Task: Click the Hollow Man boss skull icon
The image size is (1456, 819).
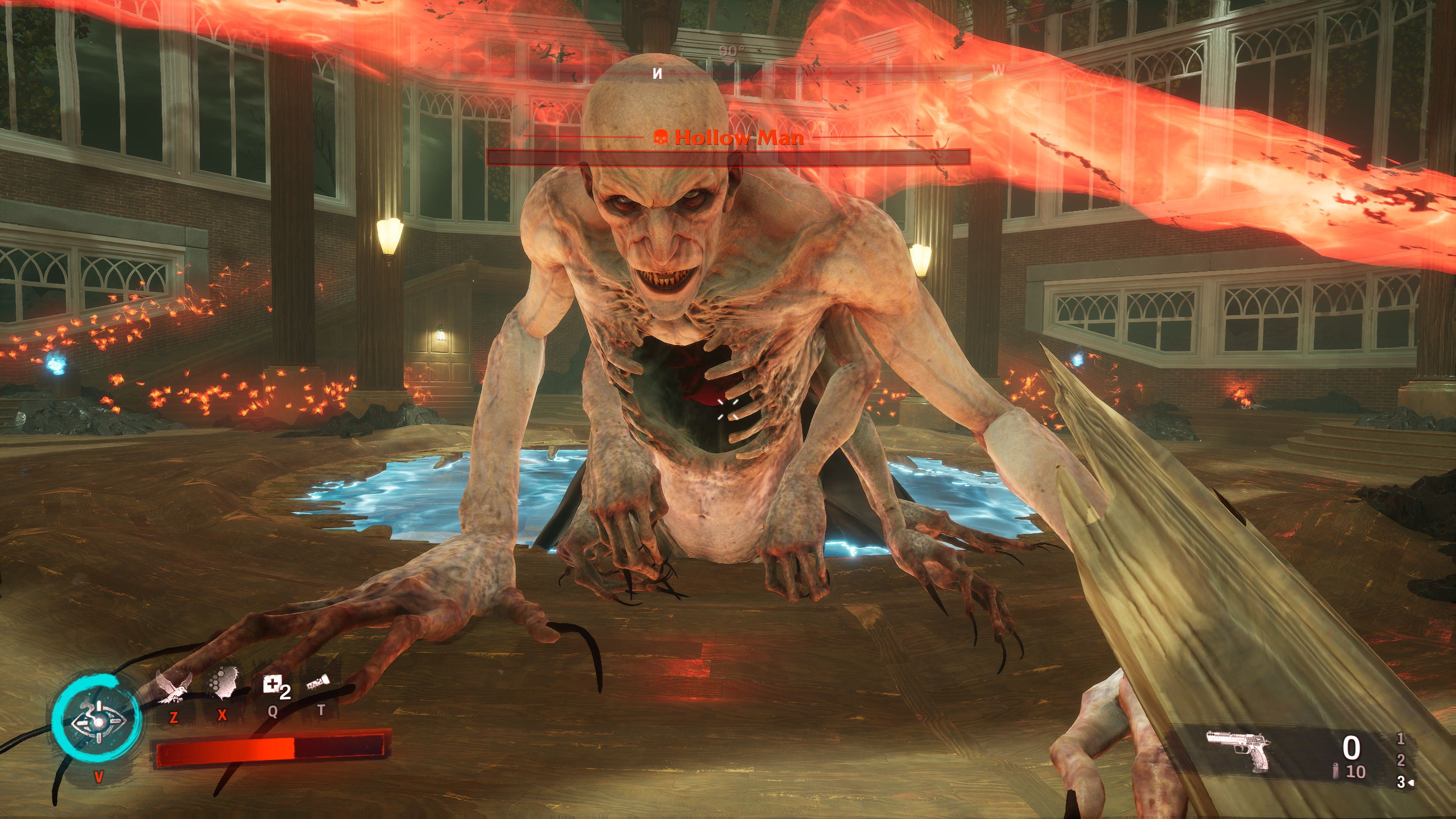Action: 660,137
